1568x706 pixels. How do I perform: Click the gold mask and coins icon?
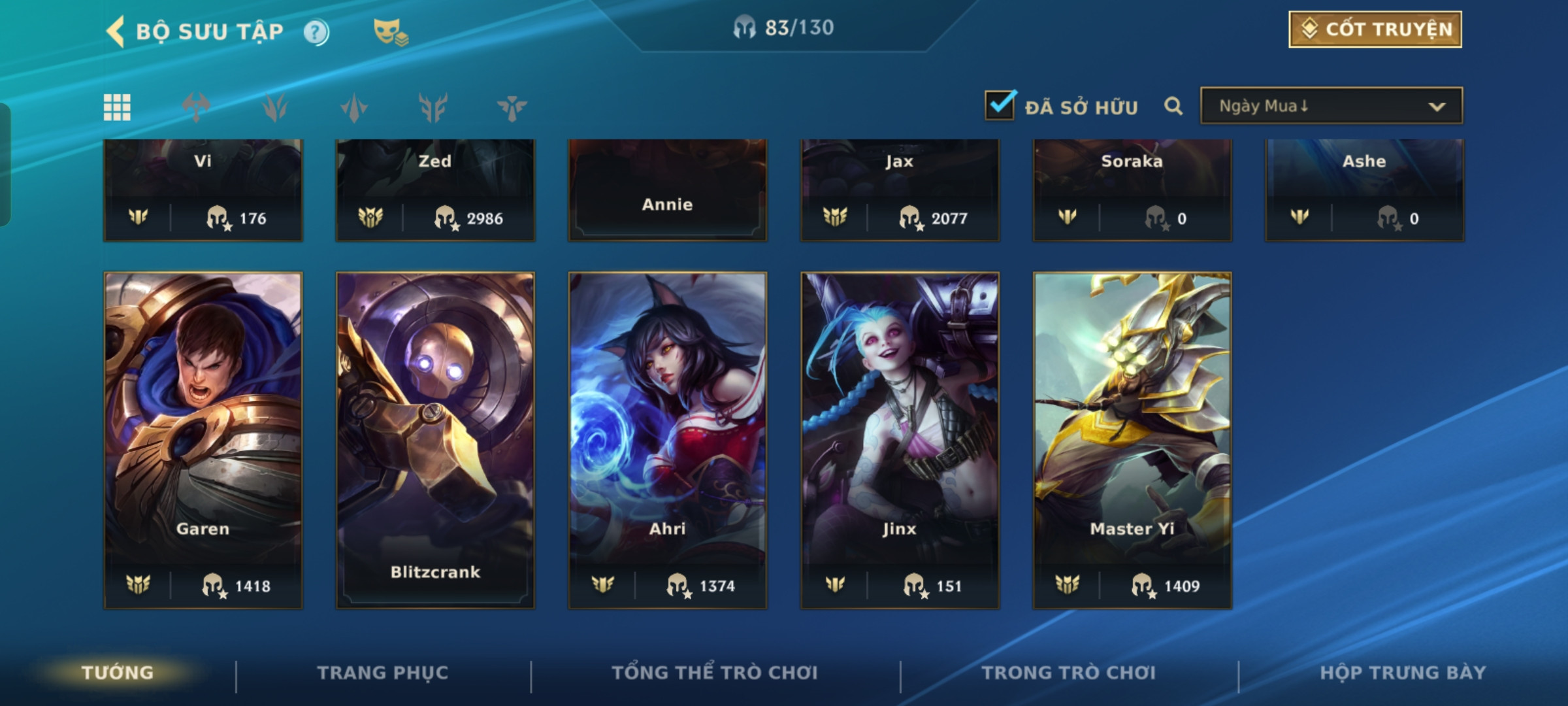(390, 32)
